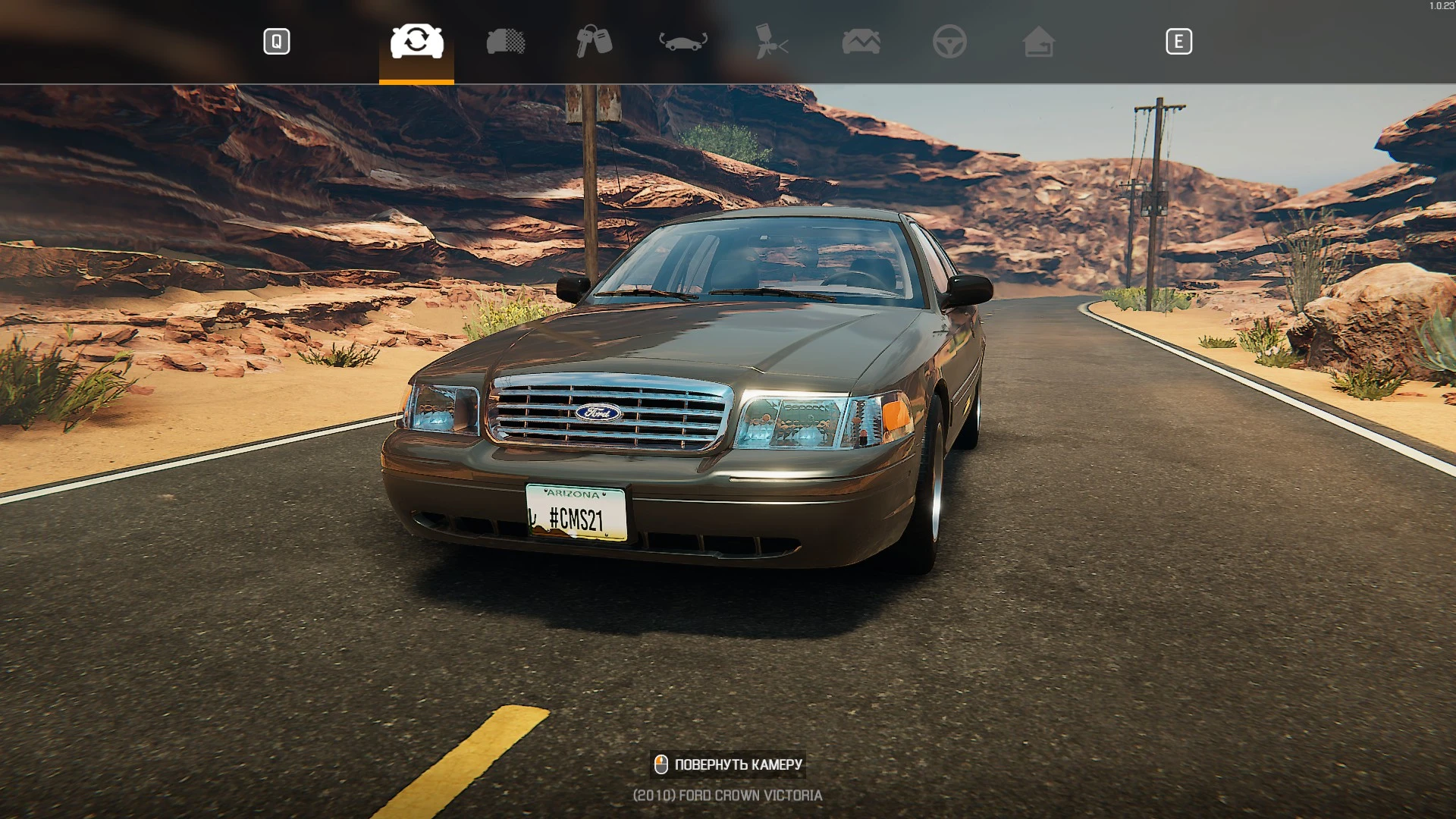Return to garage via the home icon
The height and width of the screenshot is (819, 1456).
[x=1039, y=42]
